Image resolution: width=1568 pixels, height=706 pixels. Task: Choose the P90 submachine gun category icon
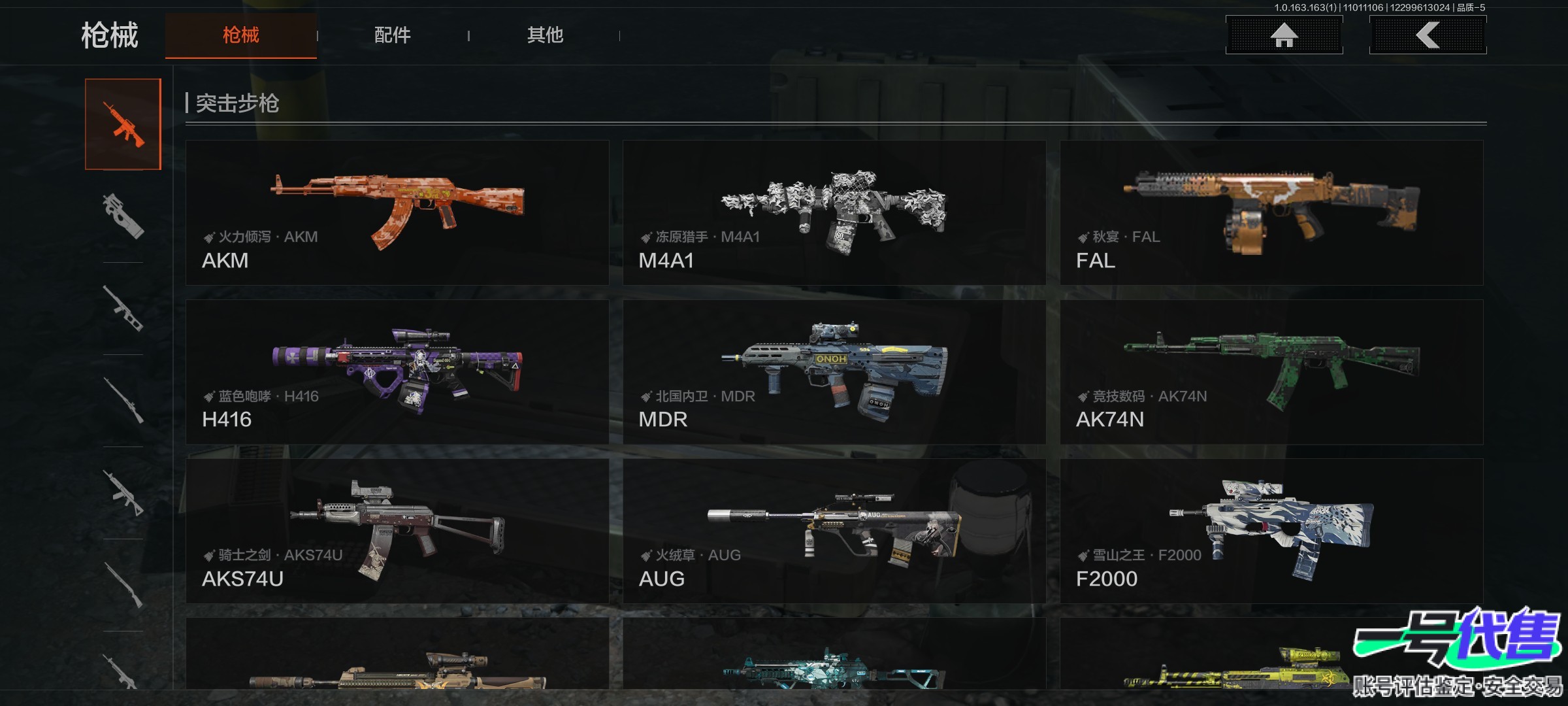pyautogui.click(x=123, y=216)
